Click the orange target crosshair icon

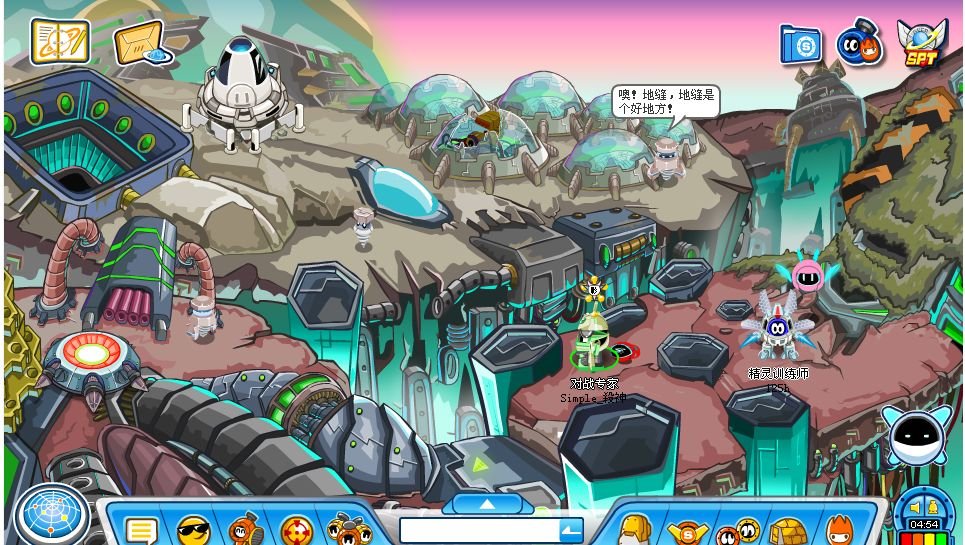coord(296,530)
